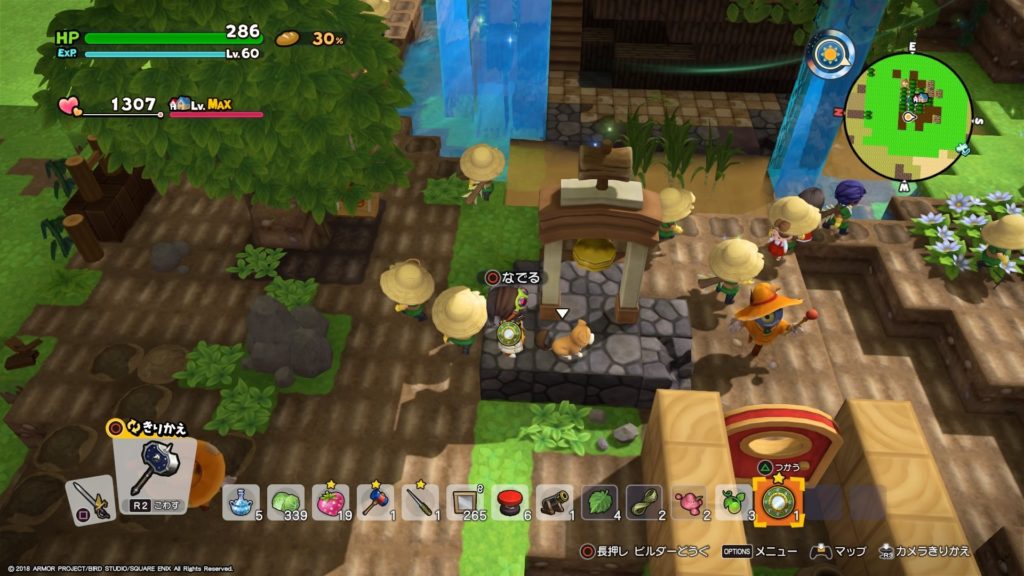Choose the square frame block stack of 265
This screenshot has width=1024, height=576.
click(466, 503)
